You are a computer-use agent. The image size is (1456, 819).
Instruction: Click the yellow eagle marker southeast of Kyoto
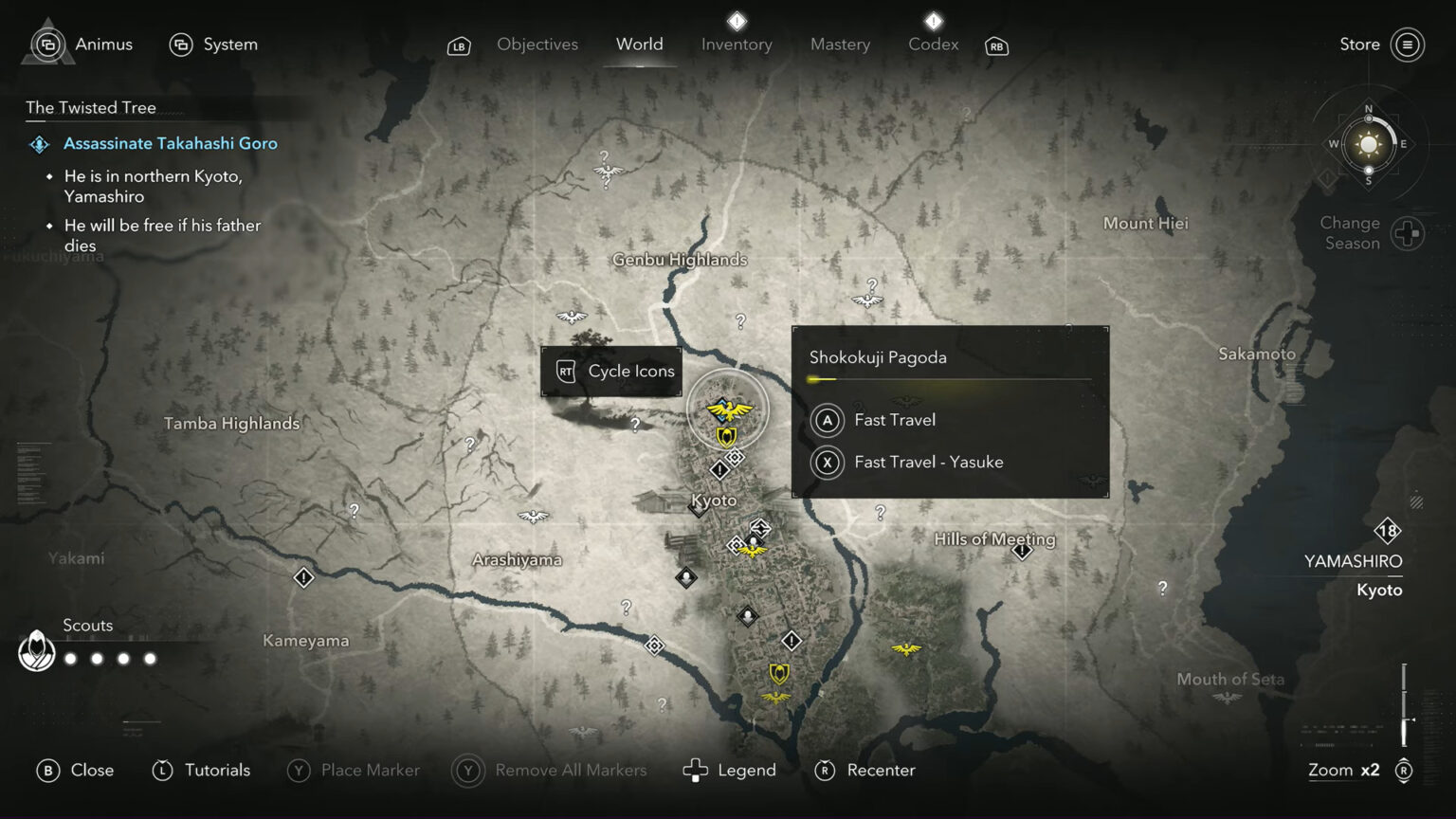905,649
